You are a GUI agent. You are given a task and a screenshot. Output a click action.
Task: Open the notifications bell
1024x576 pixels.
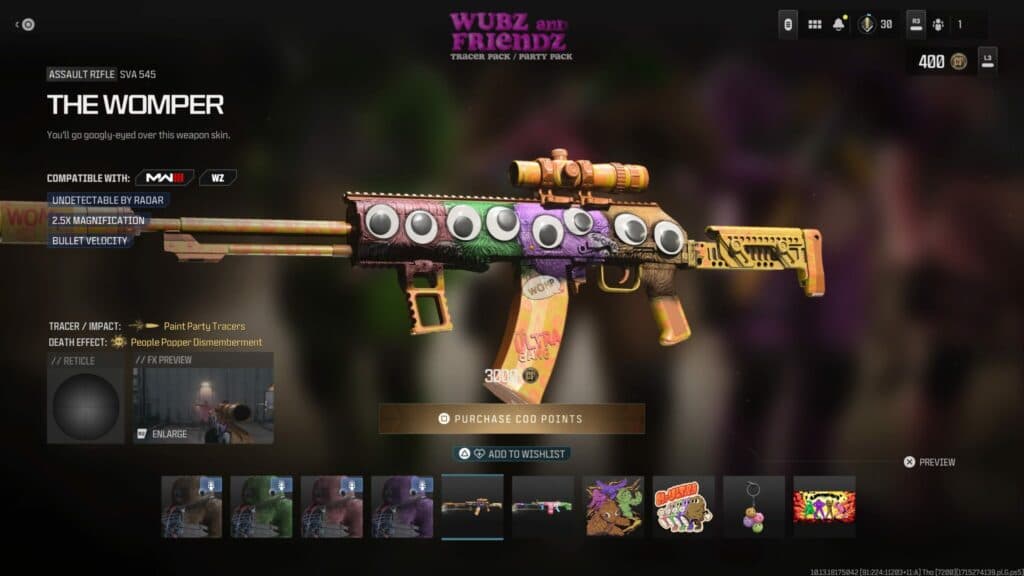(838, 24)
